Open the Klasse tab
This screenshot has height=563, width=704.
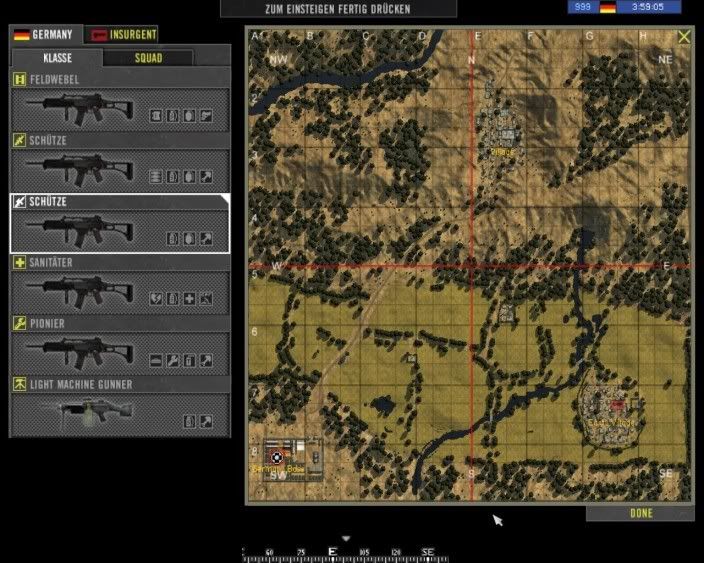[x=57, y=58]
